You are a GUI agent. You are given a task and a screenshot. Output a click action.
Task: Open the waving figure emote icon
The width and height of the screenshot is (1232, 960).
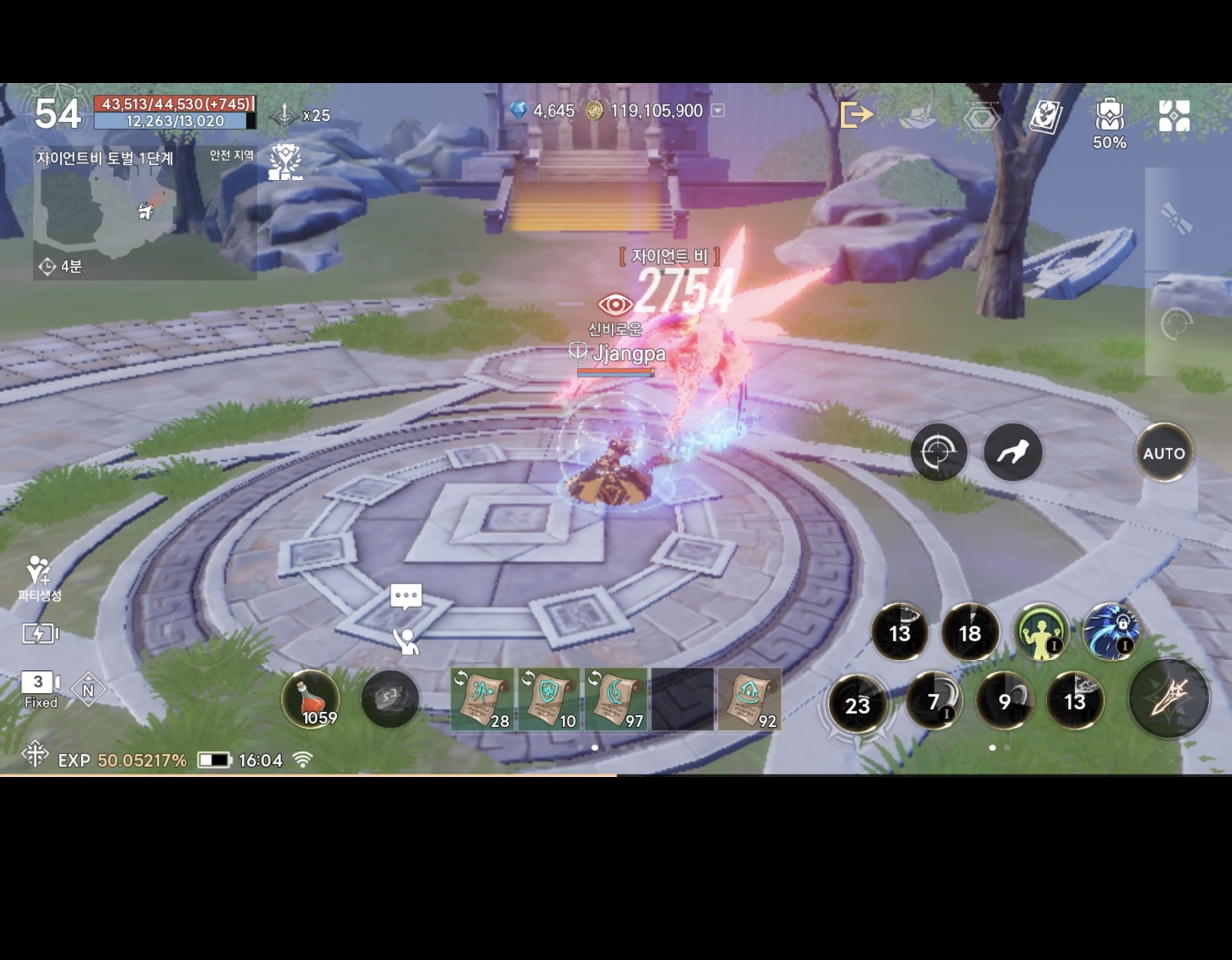[406, 641]
